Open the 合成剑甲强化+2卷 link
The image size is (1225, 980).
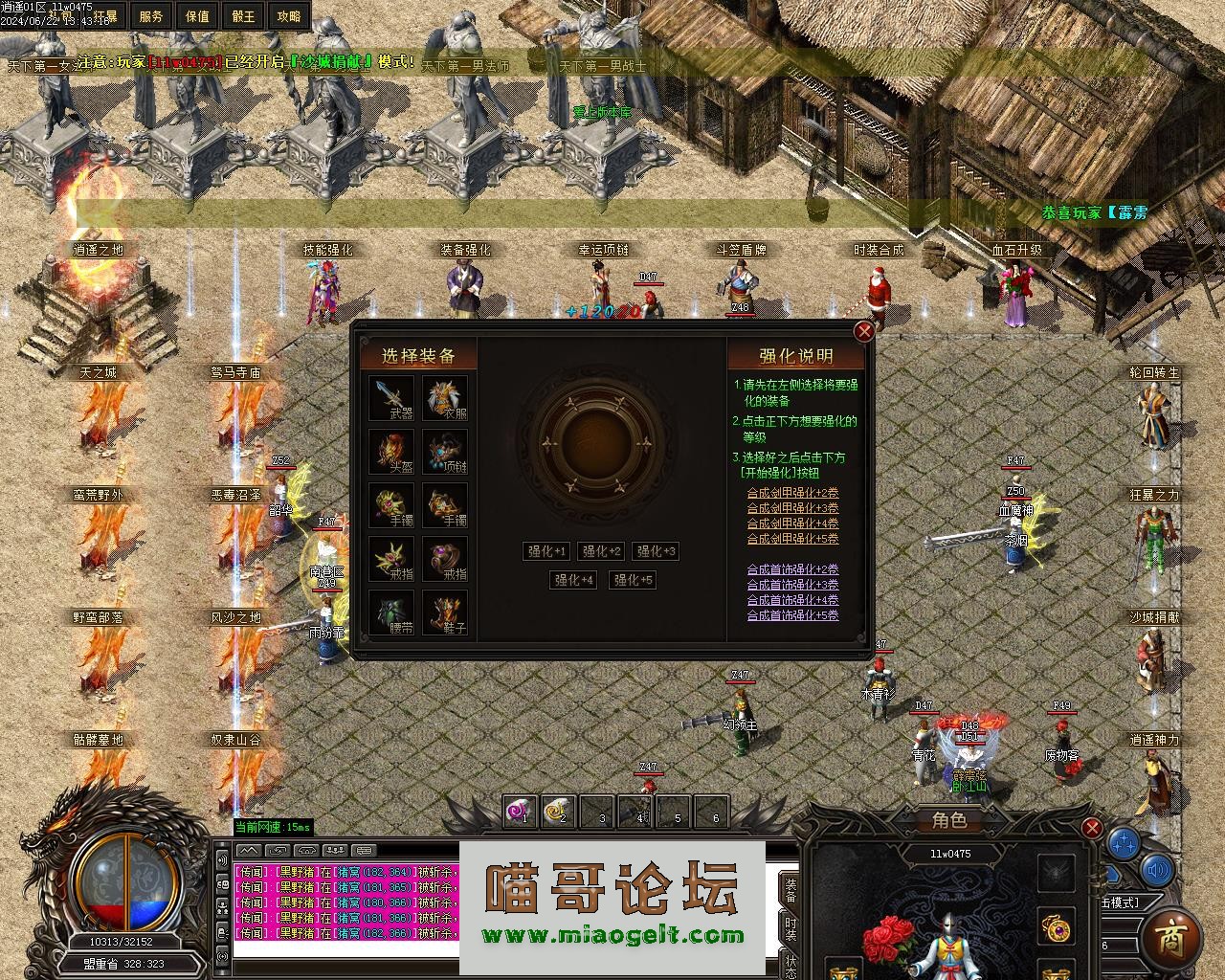792,493
